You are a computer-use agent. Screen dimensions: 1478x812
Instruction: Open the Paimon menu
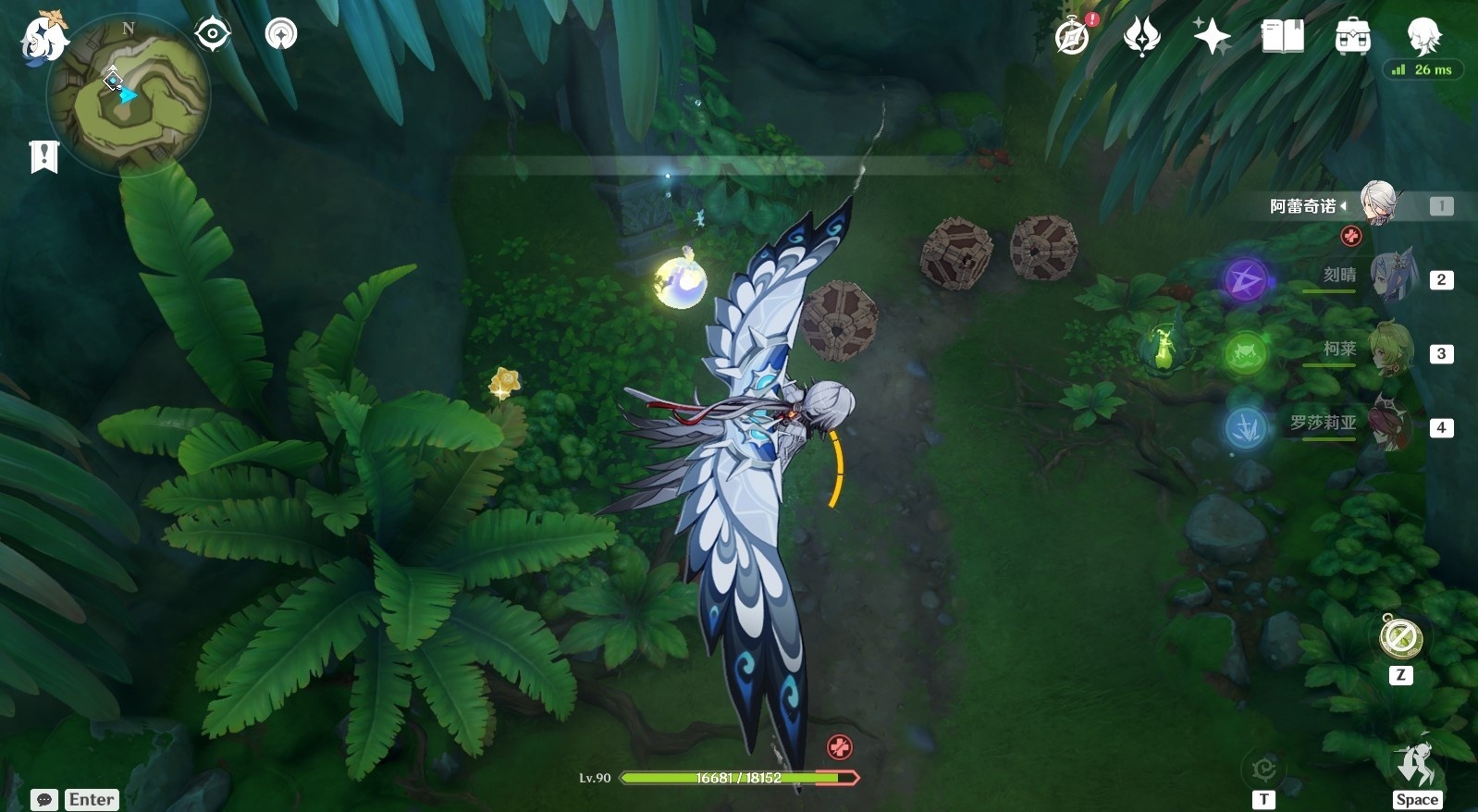click(x=43, y=37)
